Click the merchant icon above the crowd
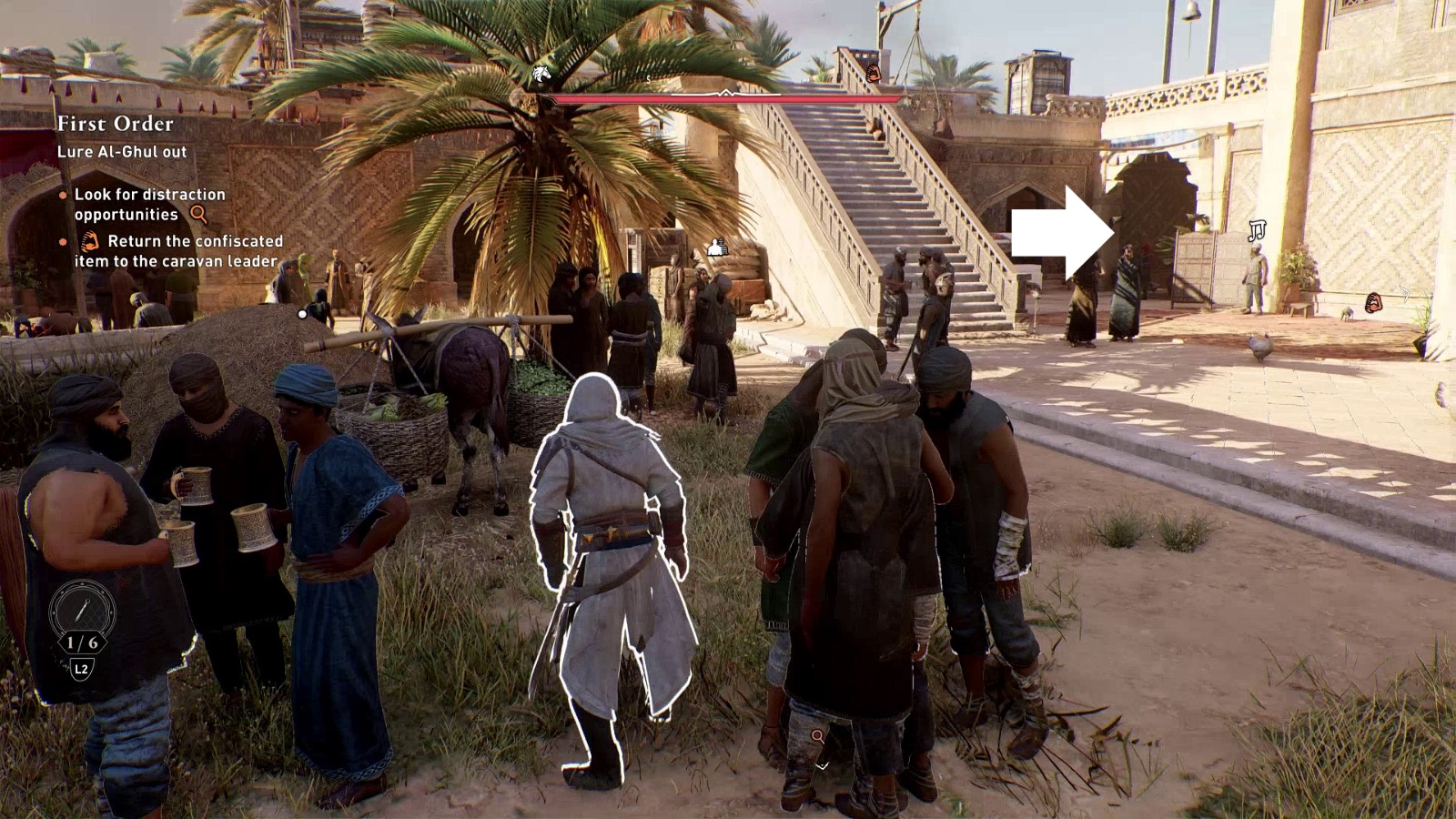 717,246
